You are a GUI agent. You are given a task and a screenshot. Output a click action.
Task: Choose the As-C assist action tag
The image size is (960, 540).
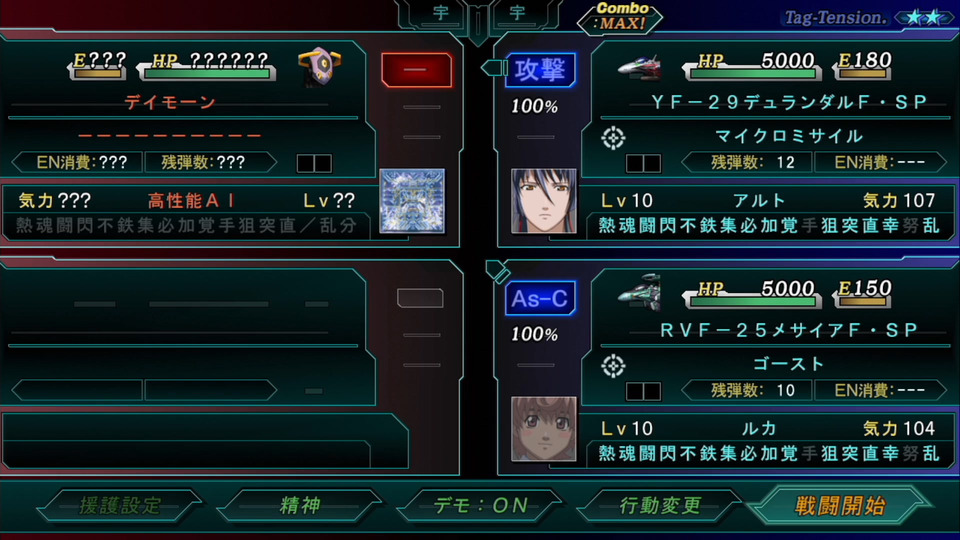[540, 299]
